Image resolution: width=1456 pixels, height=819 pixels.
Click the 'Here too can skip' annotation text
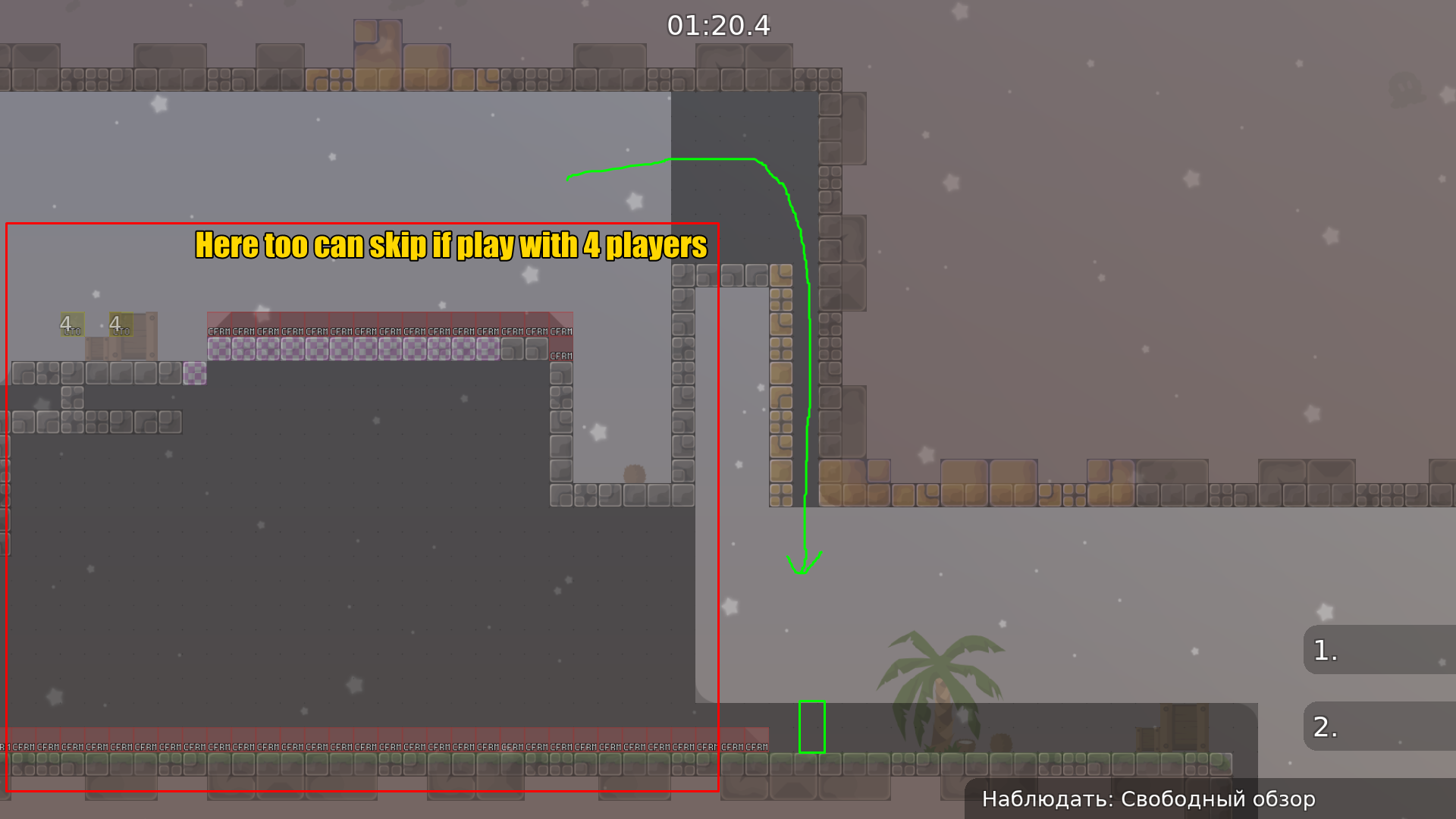tap(450, 245)
